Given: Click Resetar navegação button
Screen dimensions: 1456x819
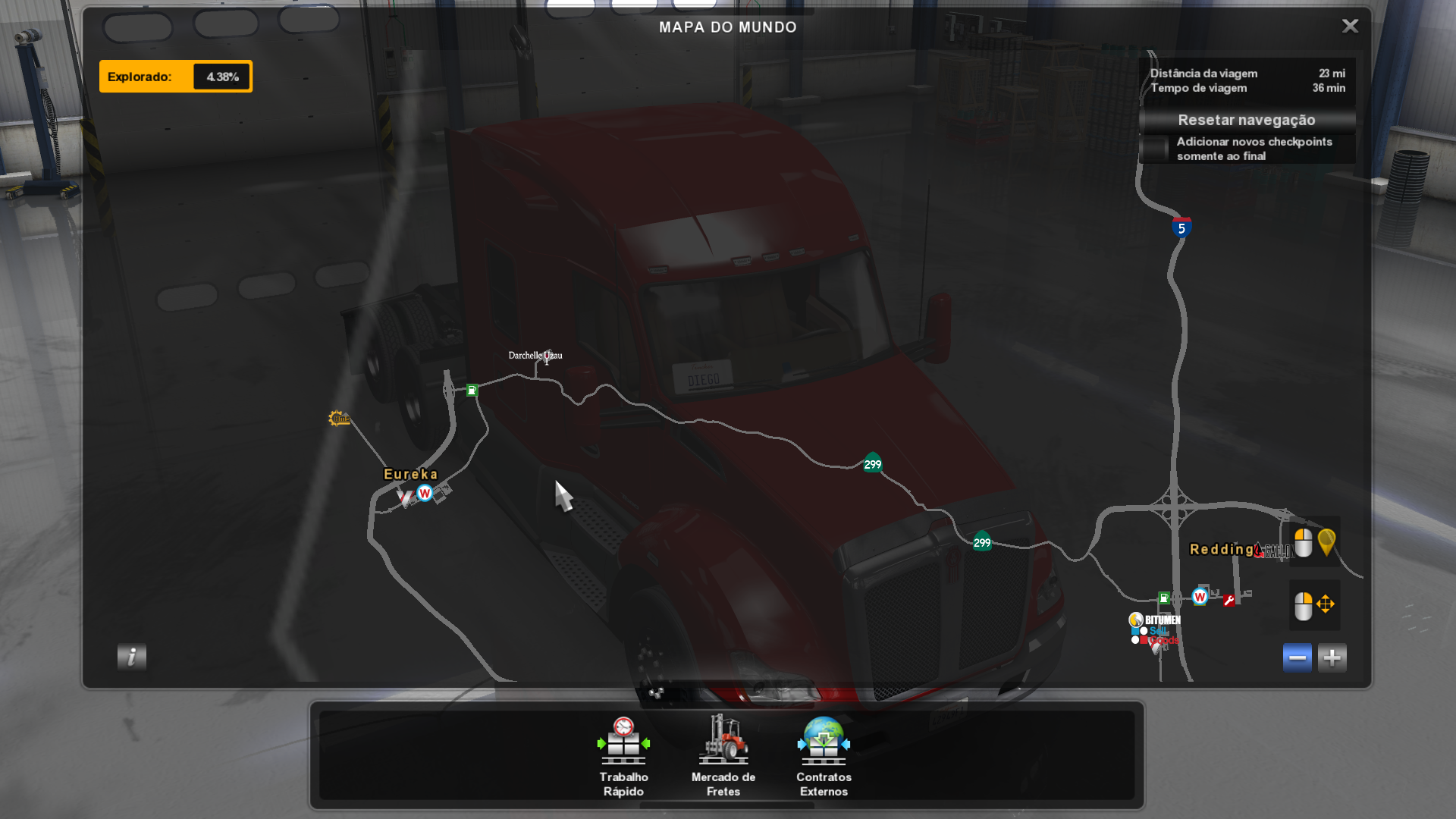Looking at the screenshot, I should 1247,120.
